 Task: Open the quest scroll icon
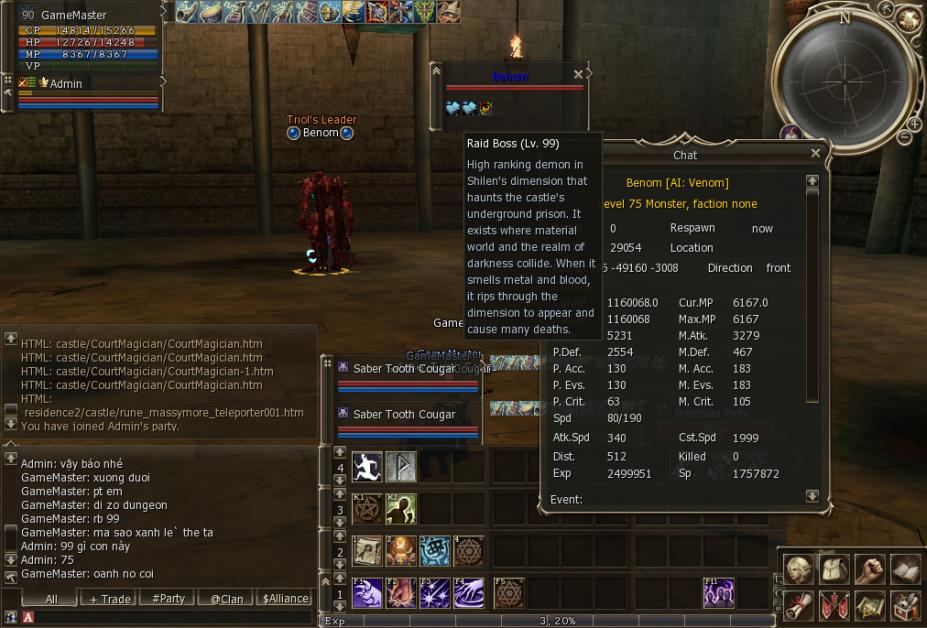coord(797,605)
